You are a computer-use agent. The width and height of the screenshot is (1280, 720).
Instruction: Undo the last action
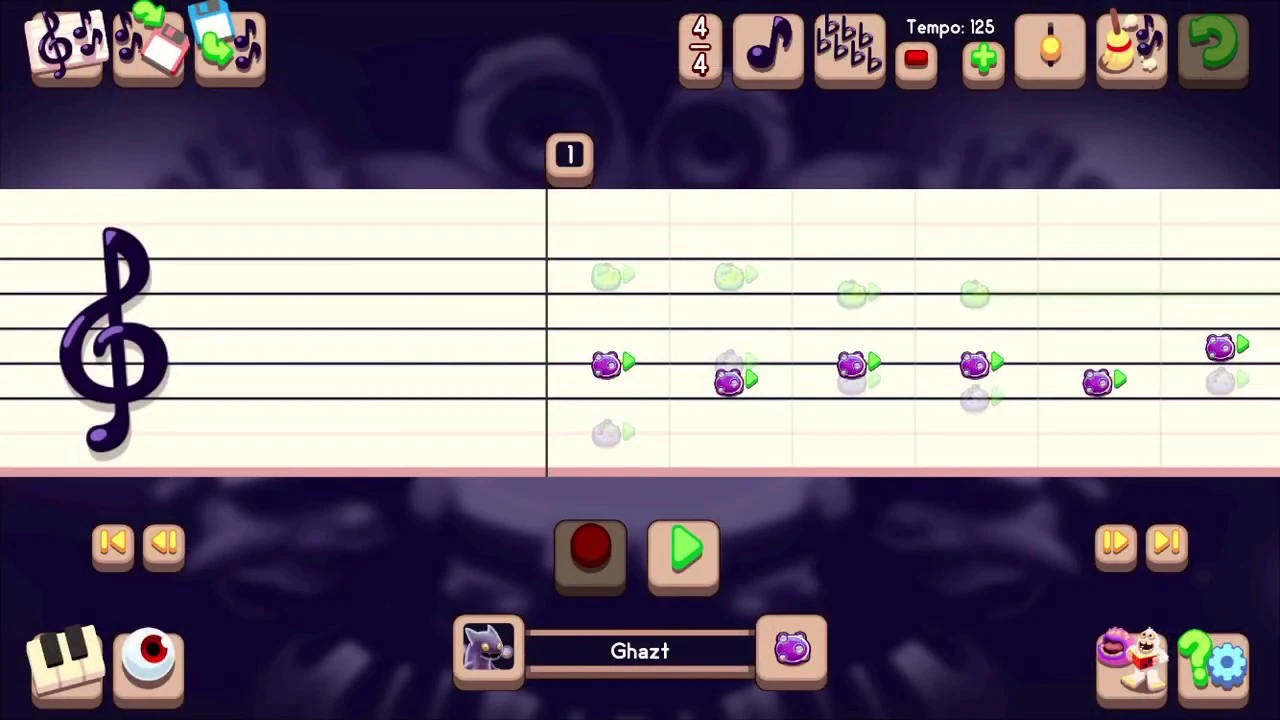[x=1213, y=45]
